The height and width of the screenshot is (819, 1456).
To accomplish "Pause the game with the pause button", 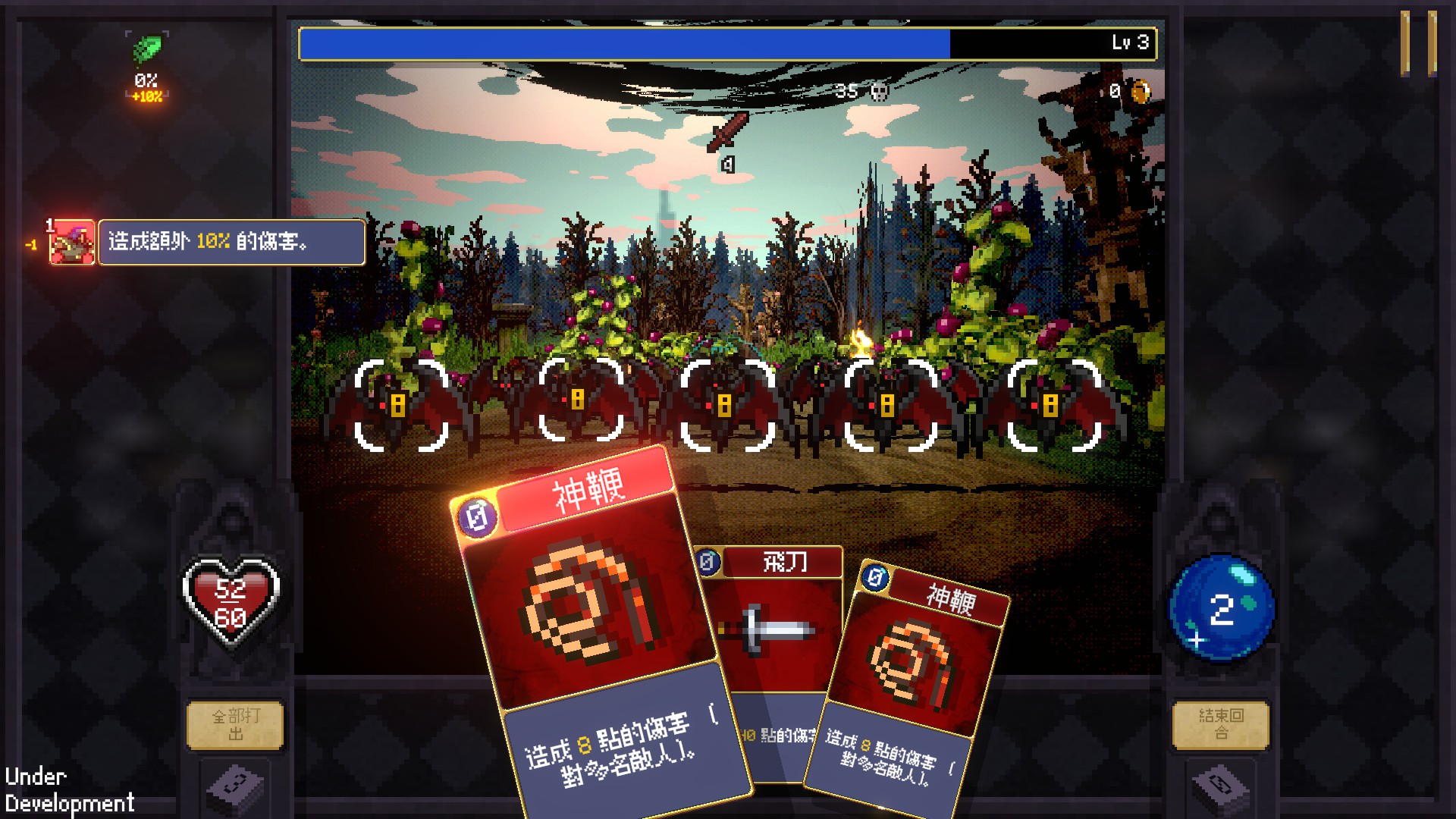I will pyautogui.click(x=1417, y=42).
